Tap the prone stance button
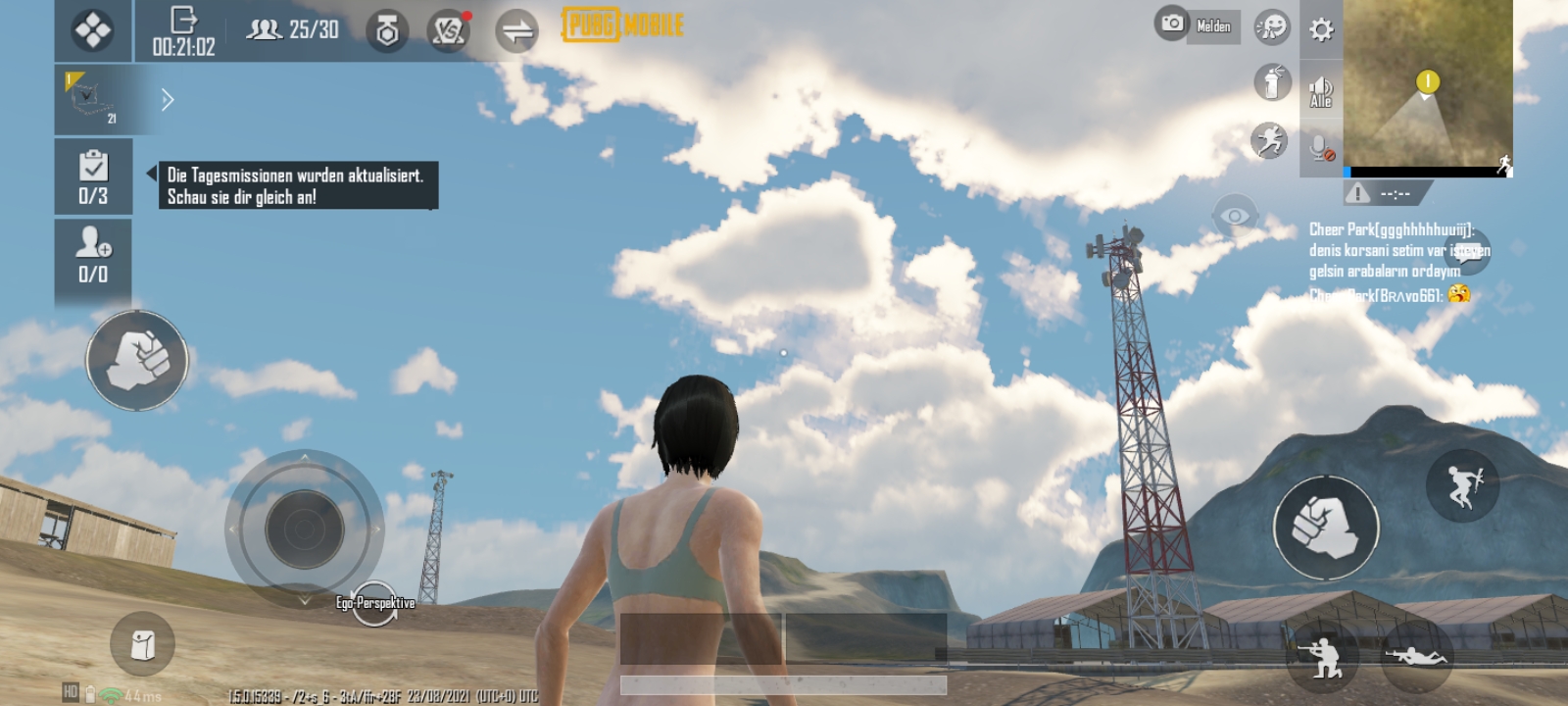Screen dimensions: 1568x706 tap(1416, 655)
